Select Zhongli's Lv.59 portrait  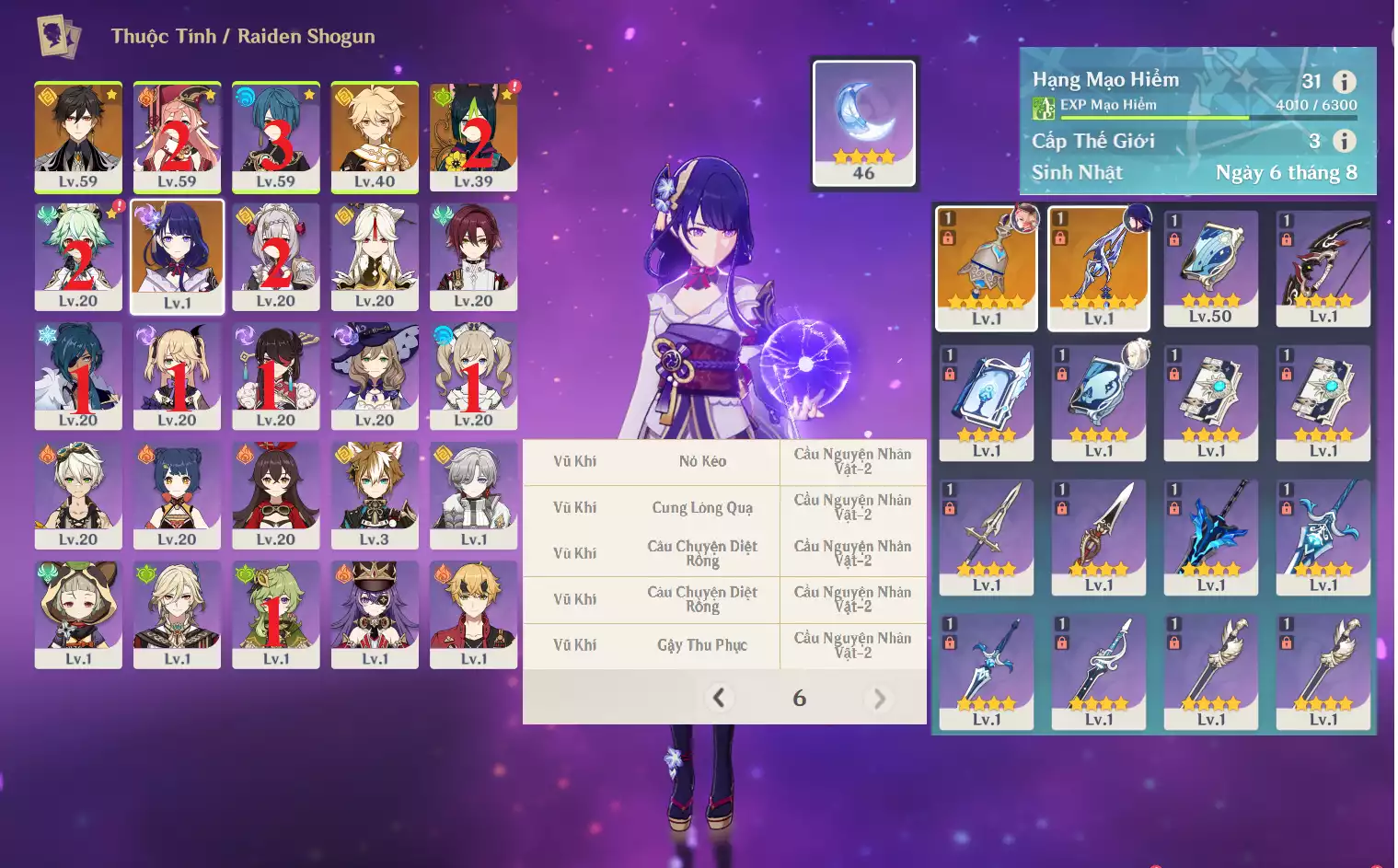pos(78,136)
